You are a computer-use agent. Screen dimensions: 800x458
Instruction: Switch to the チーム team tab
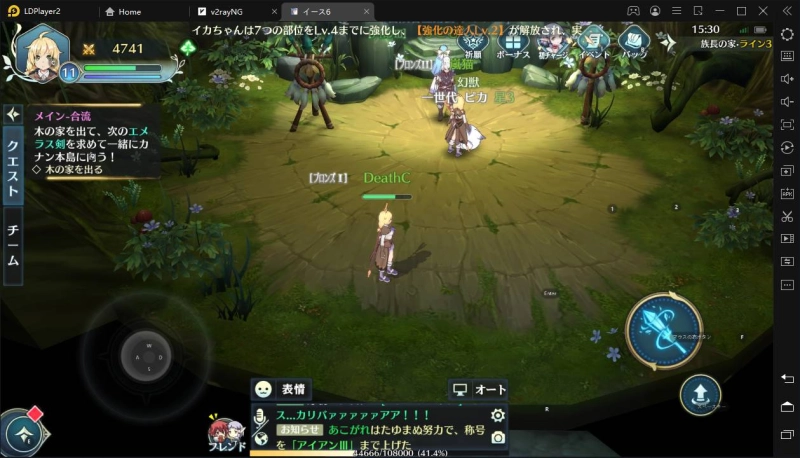pos(14,245)
